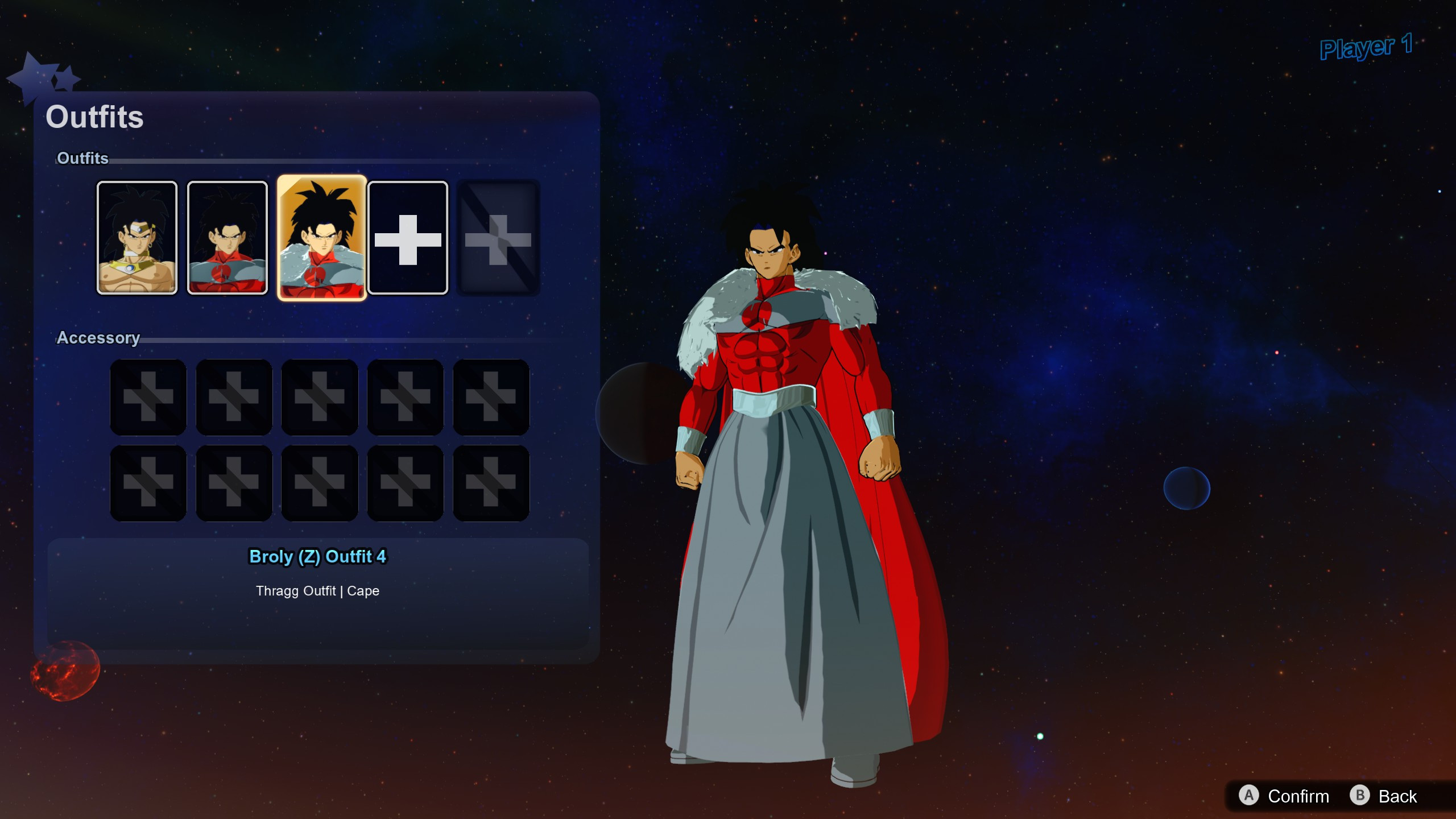
Task: Click the fourth accessory slot in top row
Action: coord(406,397)
